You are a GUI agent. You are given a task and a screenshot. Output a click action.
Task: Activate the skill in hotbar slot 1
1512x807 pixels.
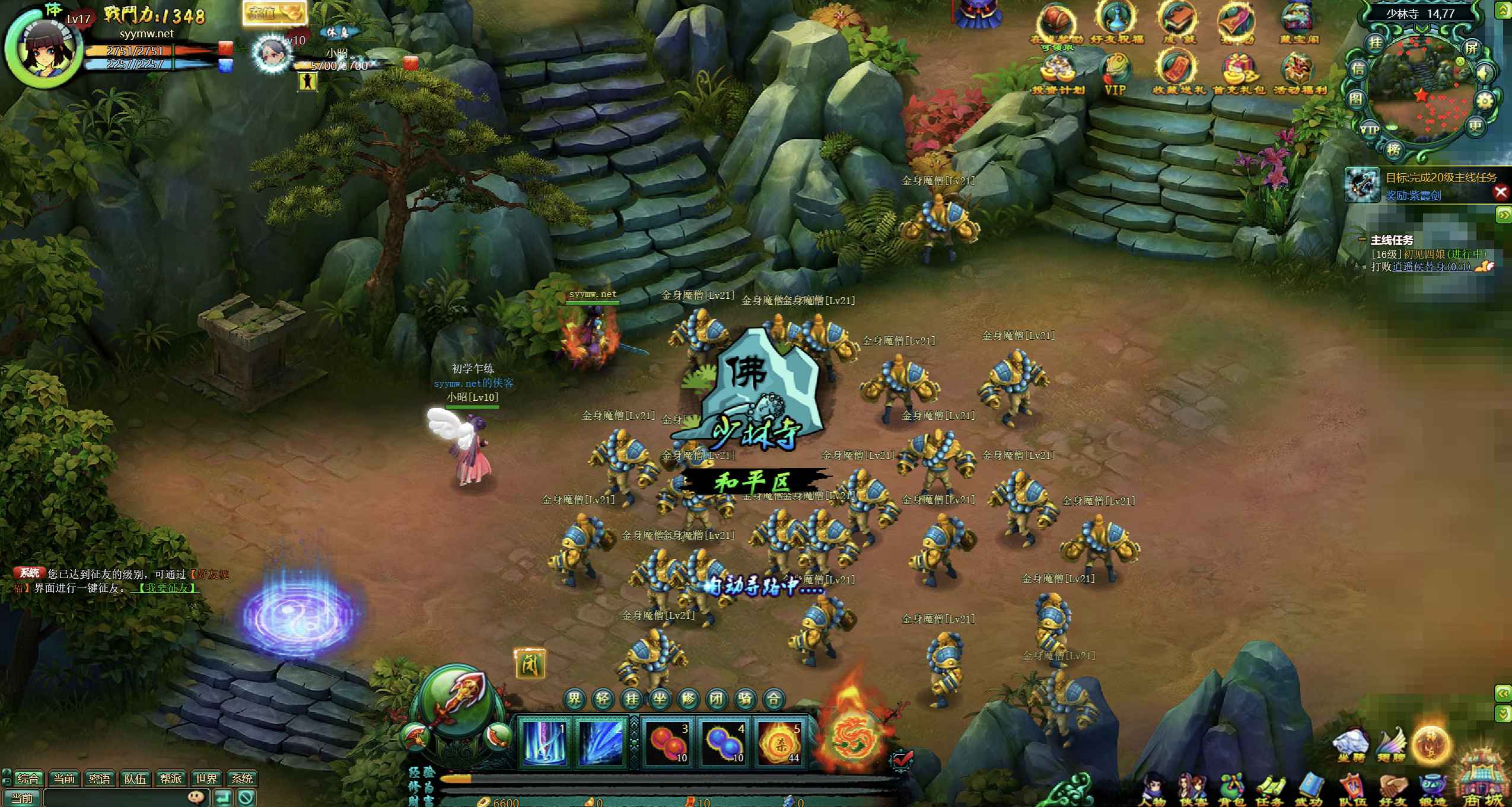click(544, 741)
